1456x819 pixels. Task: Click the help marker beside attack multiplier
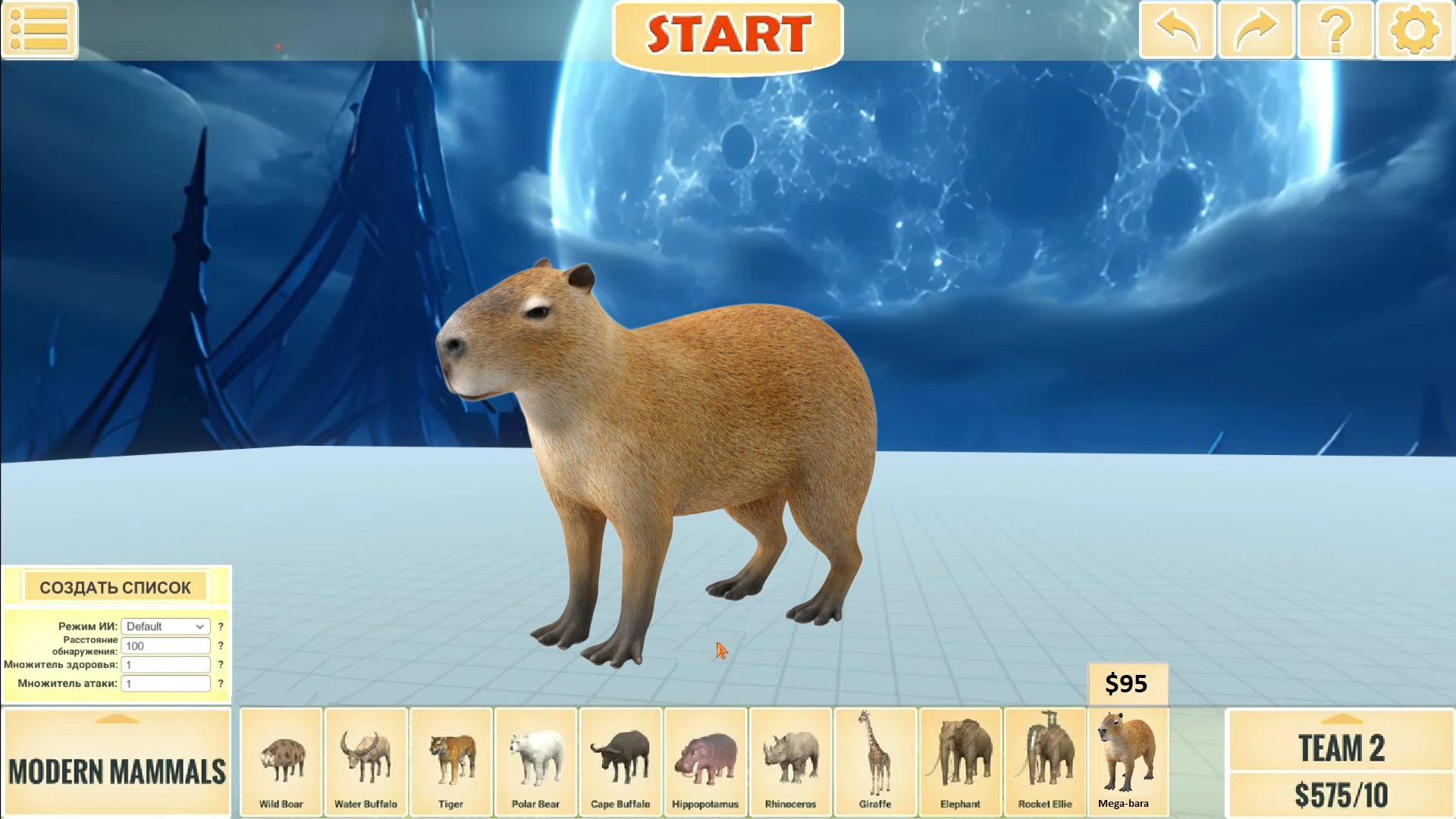coord(221,683)
